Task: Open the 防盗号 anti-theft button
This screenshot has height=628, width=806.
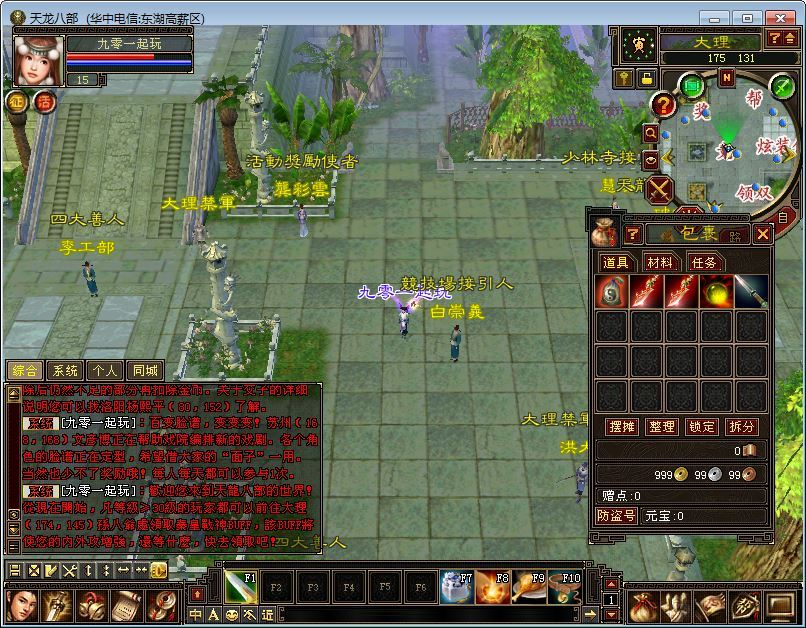Action: point(617,516)
